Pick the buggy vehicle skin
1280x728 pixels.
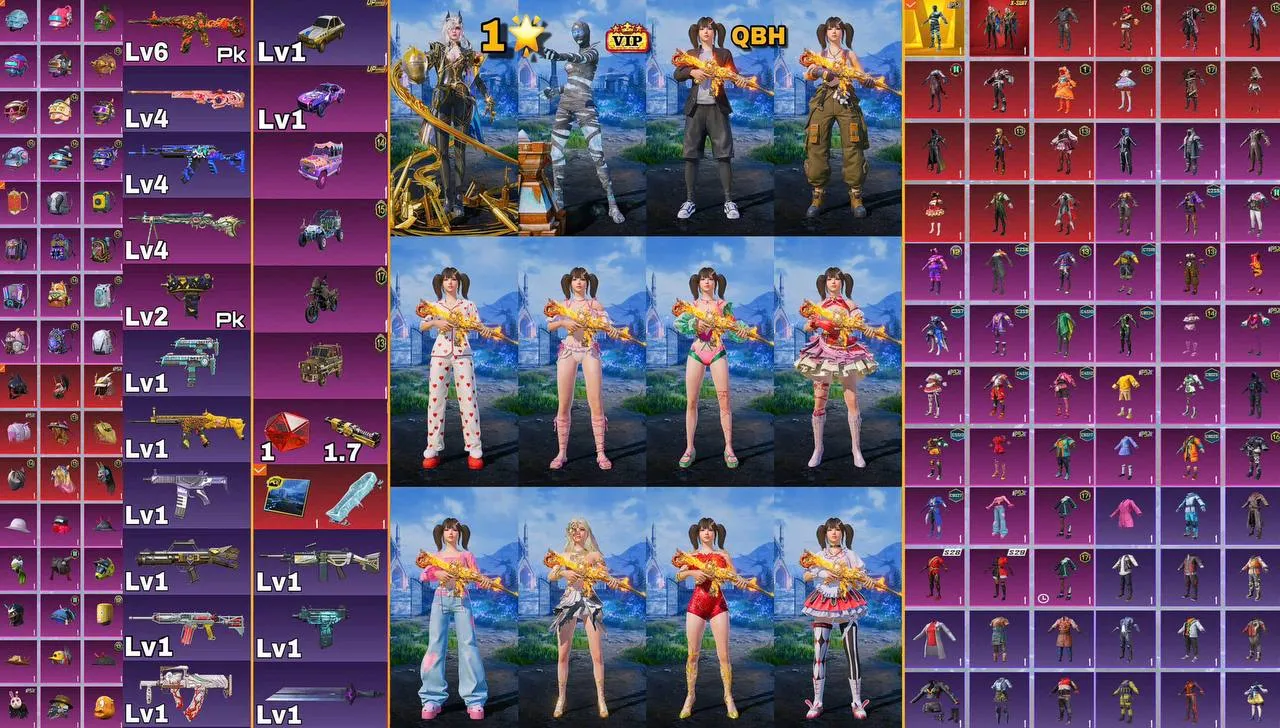coord(320,230)
